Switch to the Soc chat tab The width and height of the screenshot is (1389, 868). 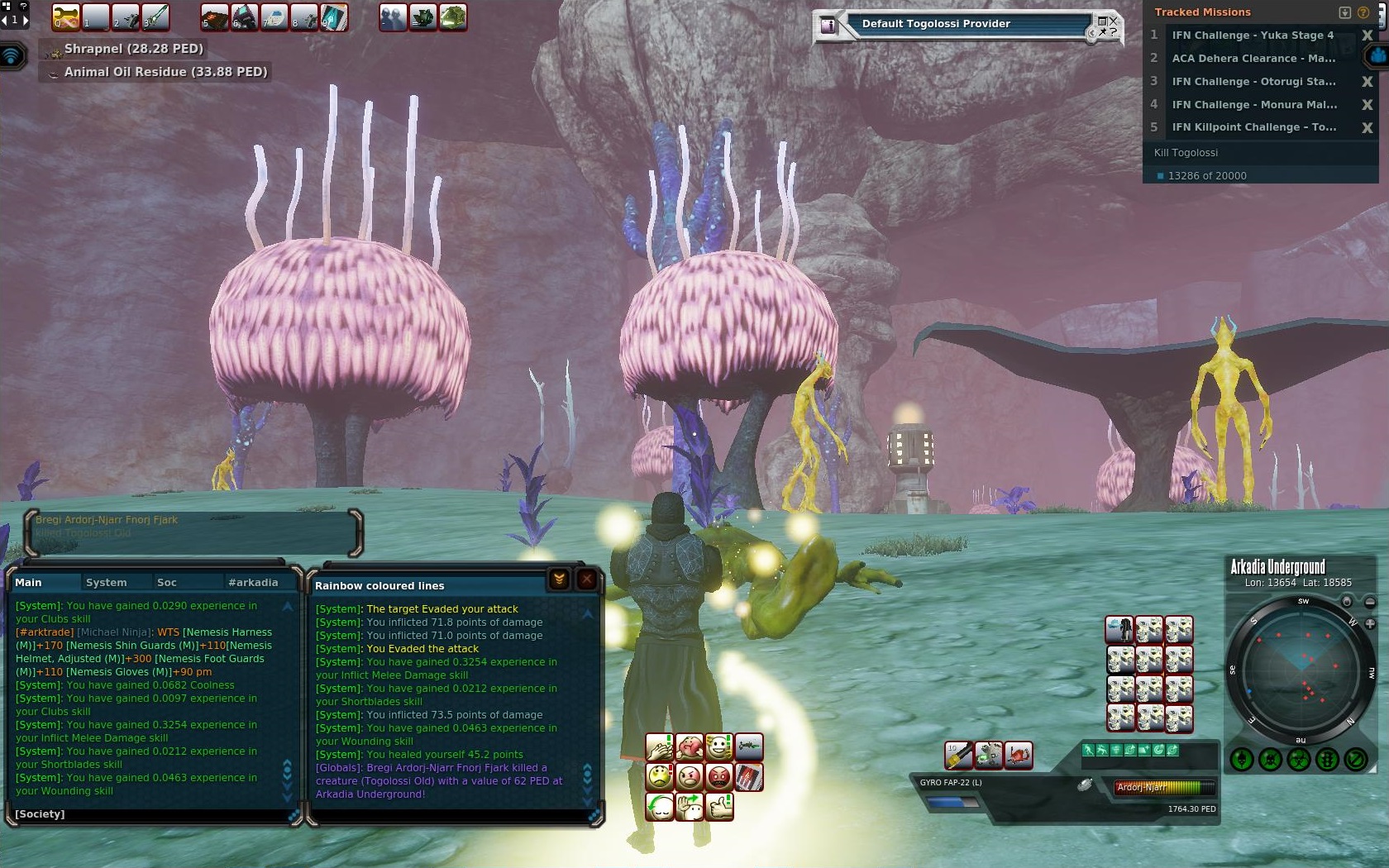pos(167,583)
